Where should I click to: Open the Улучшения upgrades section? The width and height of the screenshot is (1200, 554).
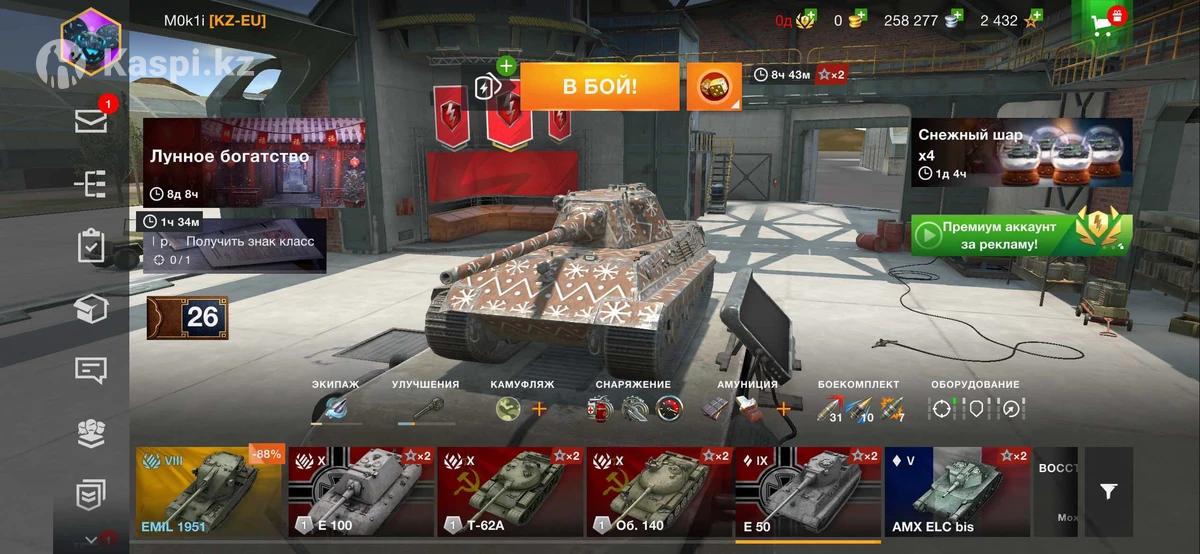425,407
